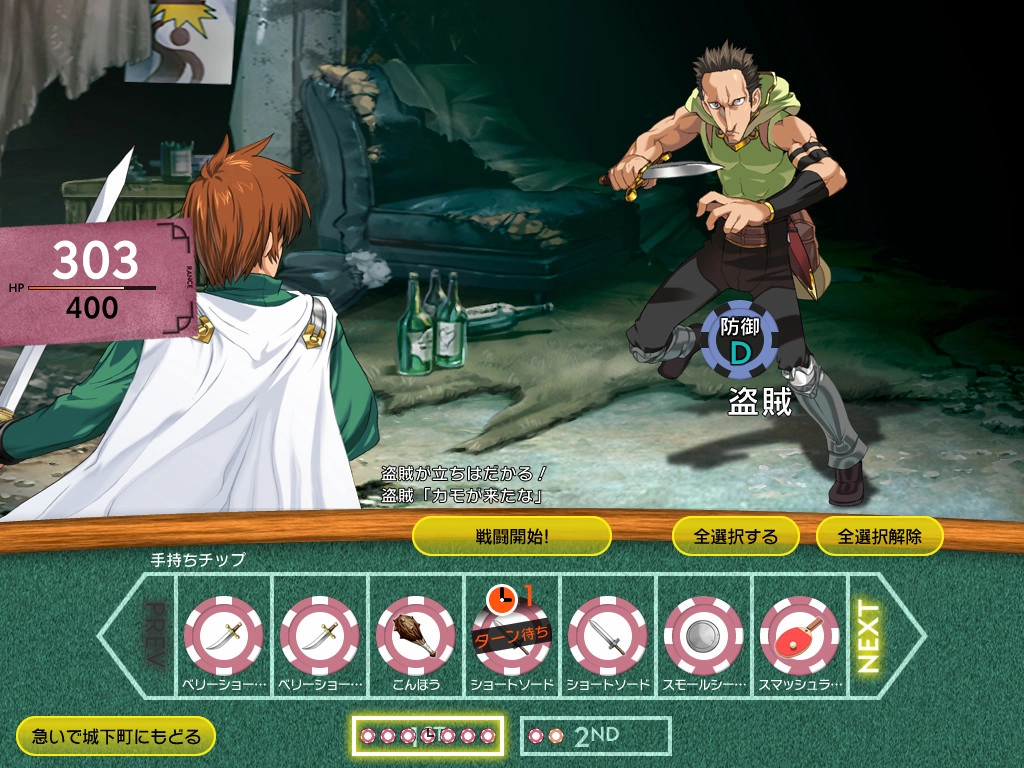The image size is (1024, 768).
Task: Start the battle with 戦闘開始!
Action: coord(511,536)
